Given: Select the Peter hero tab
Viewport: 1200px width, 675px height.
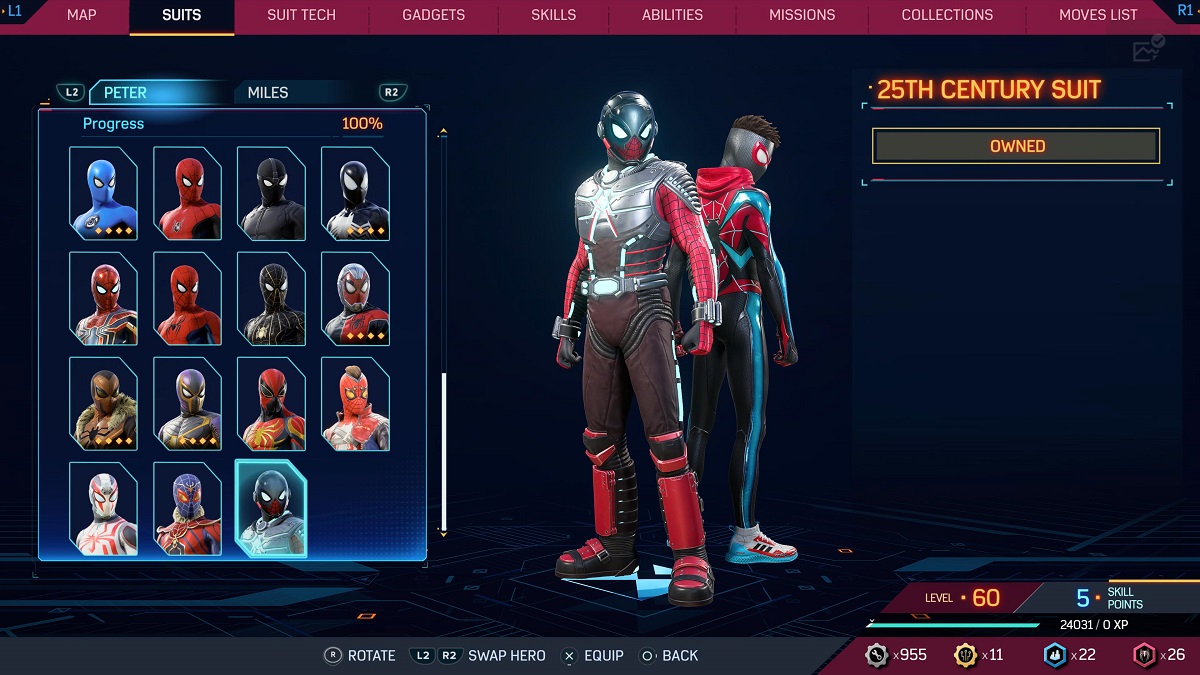Looking at the screenshot, I should 126,93.
